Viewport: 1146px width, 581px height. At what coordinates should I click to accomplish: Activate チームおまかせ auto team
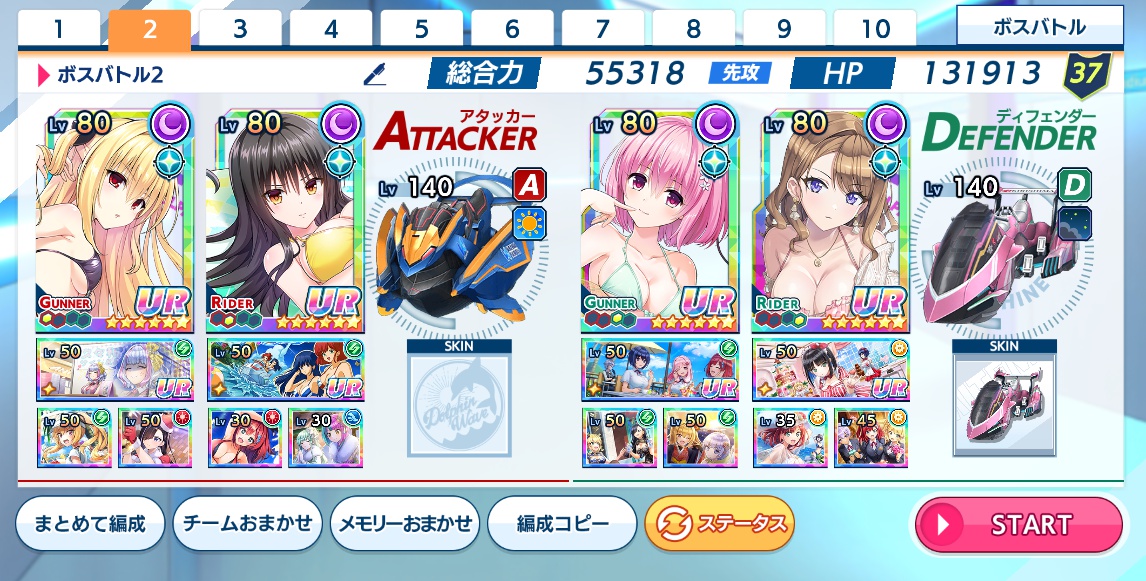pyautogui.click(x=247, y=524)
